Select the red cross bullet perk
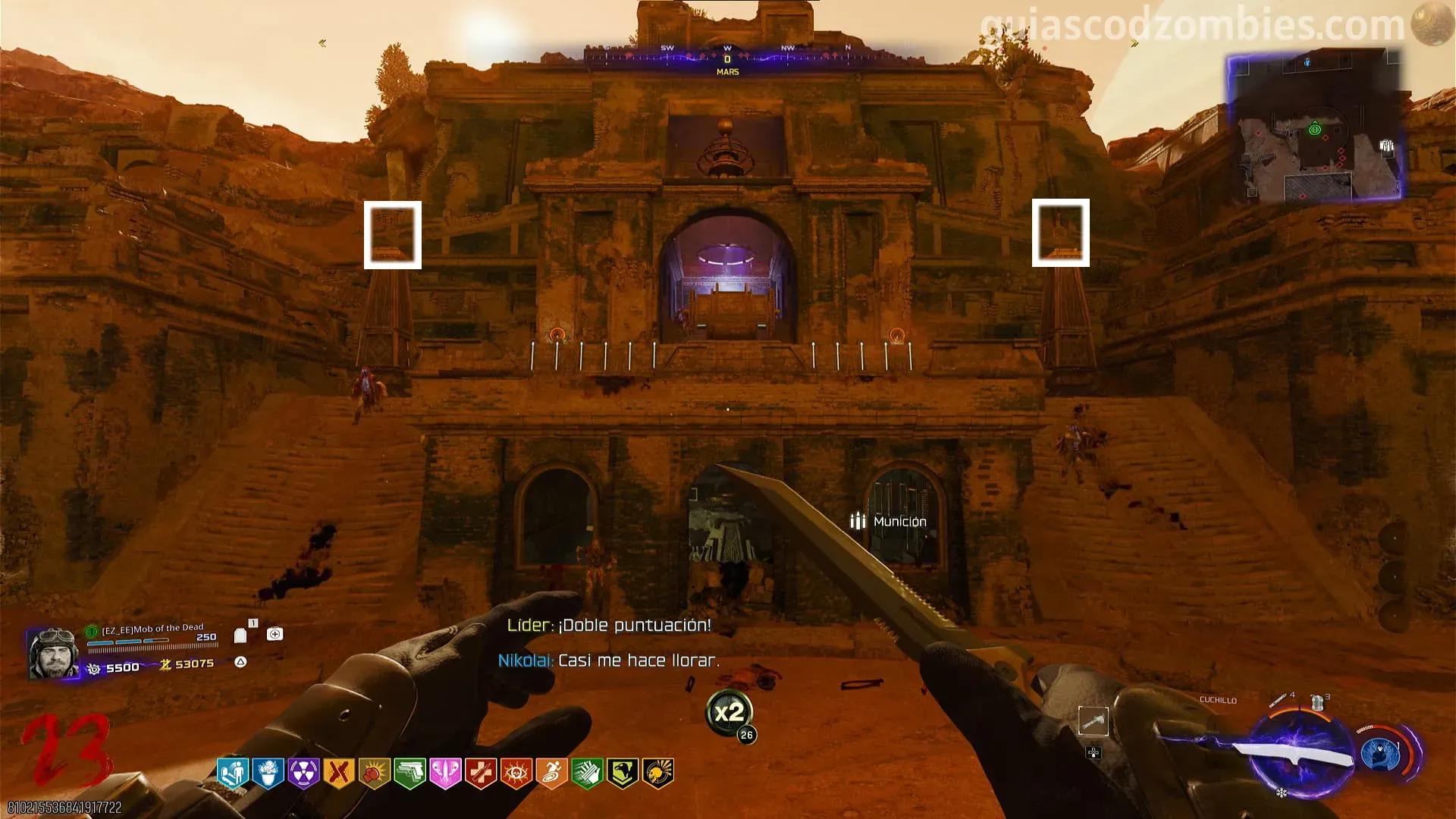This screenshot has height=819, width=1456. tap(480, 773)
